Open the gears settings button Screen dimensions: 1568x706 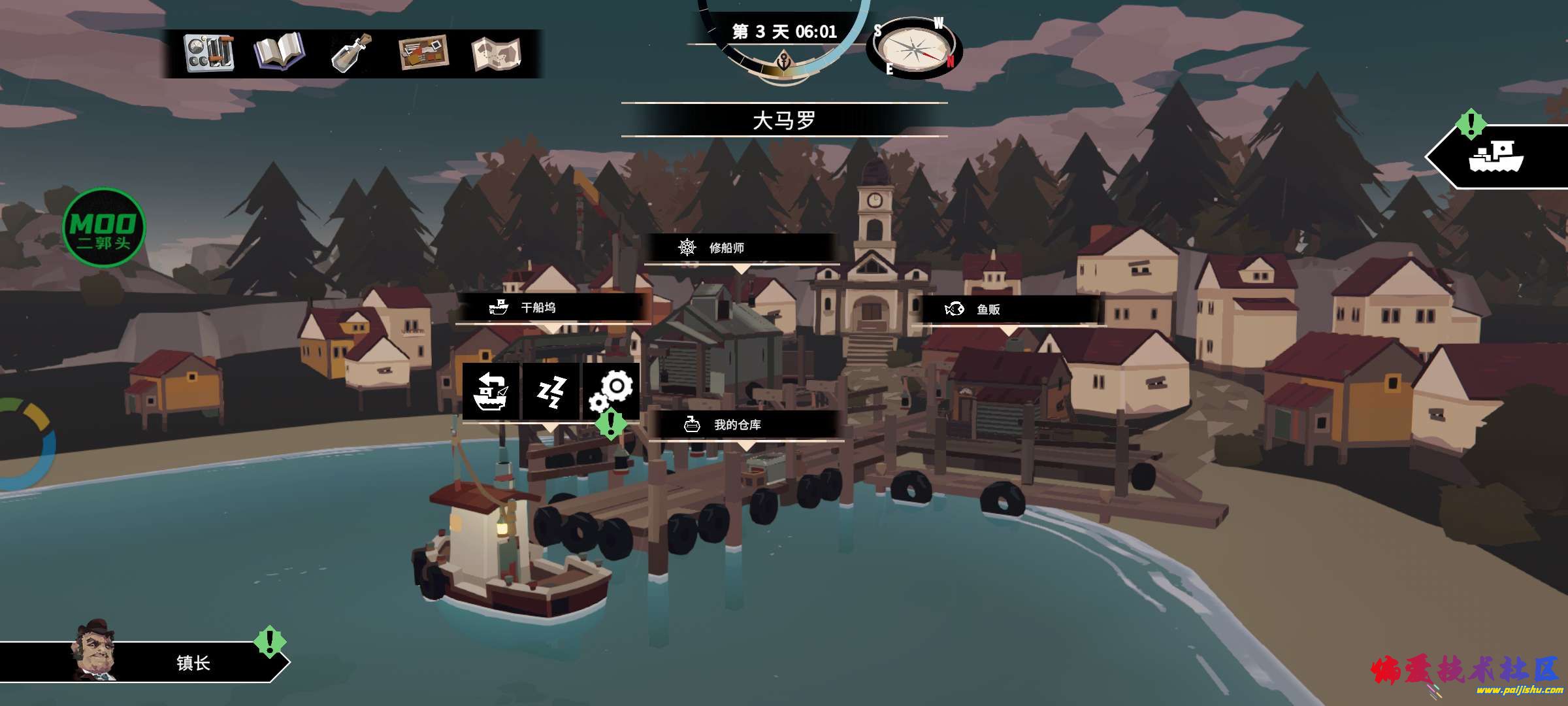(612, 391)
